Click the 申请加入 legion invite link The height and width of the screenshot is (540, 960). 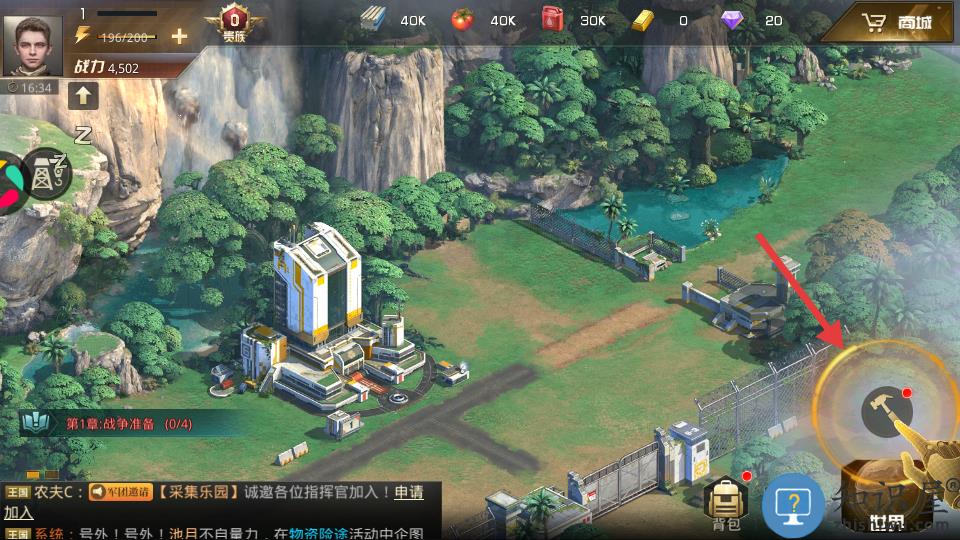pyautogui.click(x=408, y=492)
